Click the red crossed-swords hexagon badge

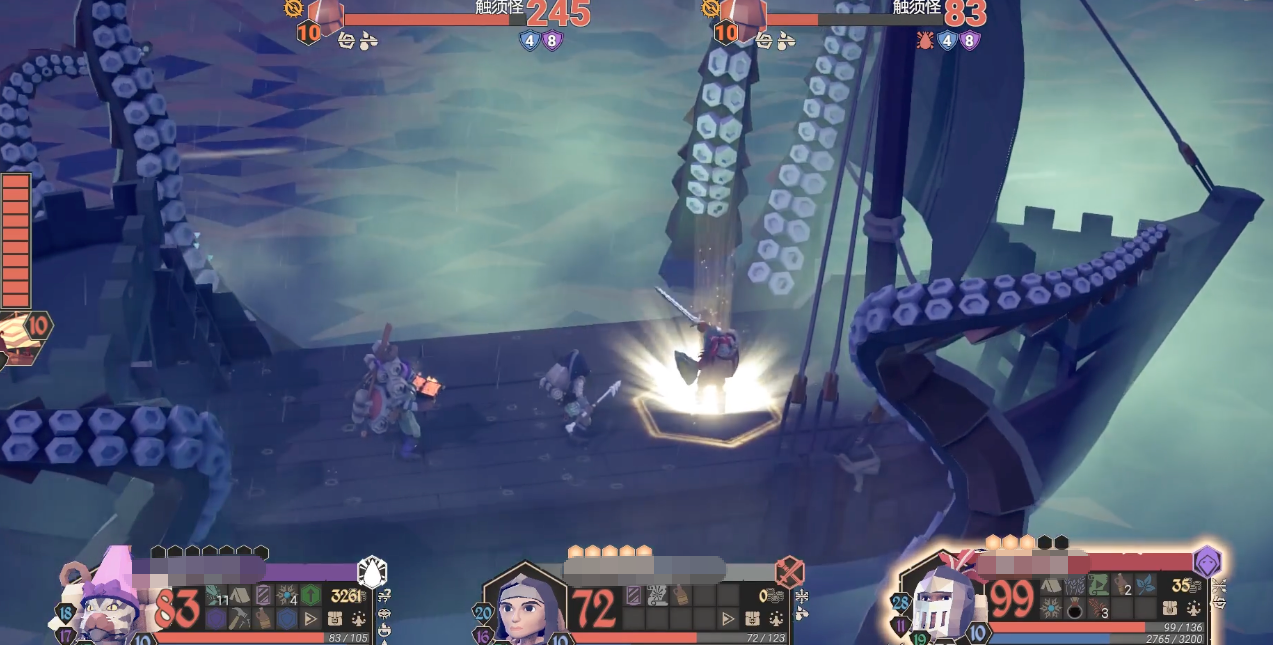click(x=790, y=572)
